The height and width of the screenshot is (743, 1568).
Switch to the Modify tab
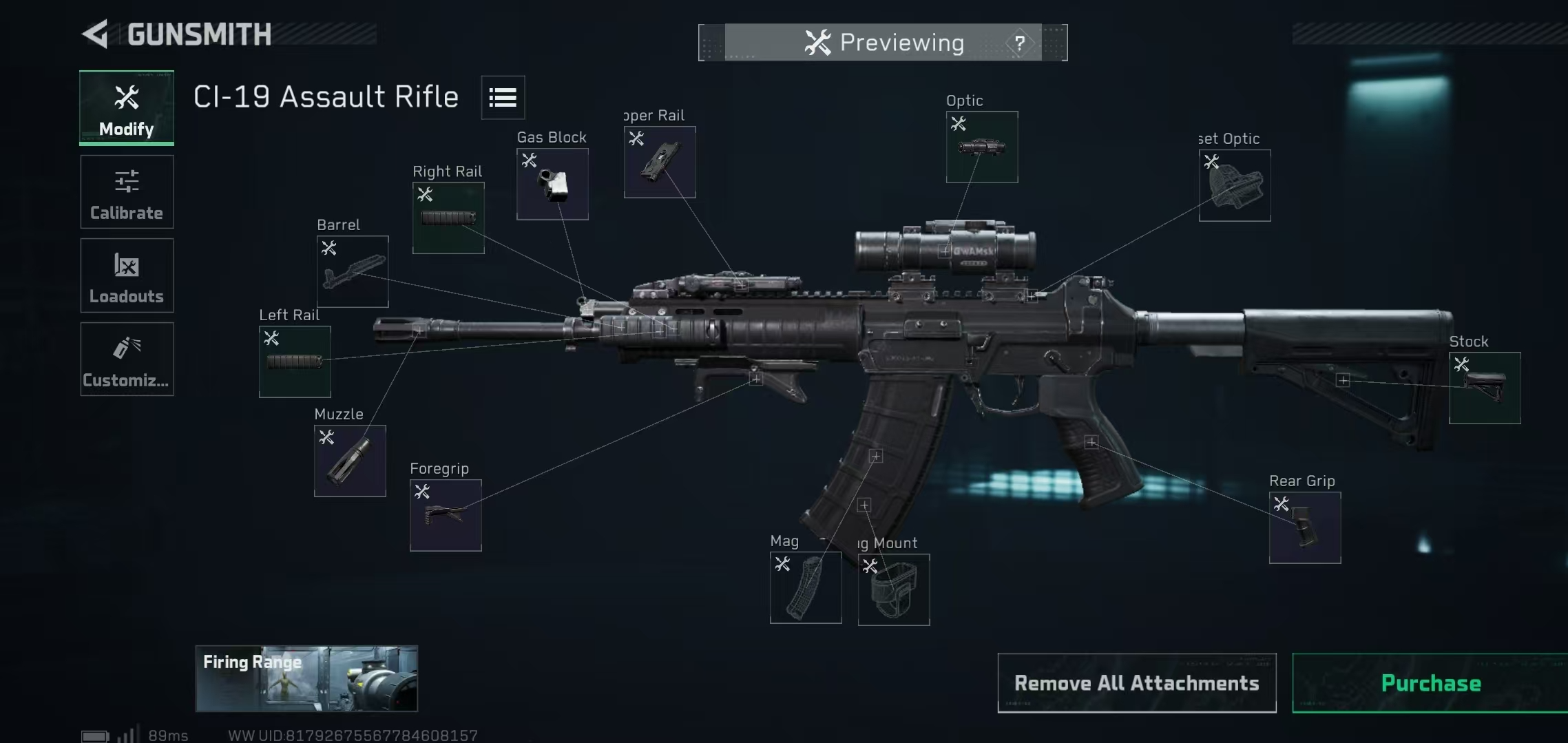[x=127, y=107]
